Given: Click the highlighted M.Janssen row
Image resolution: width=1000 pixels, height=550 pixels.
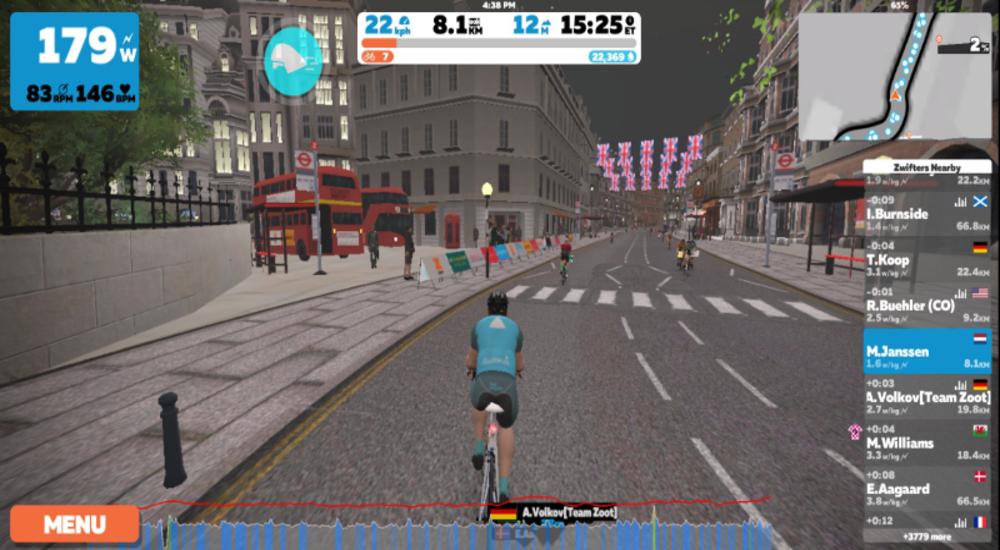Looking at the screenshot, I should pyautogui.click(x=927, y=351).
